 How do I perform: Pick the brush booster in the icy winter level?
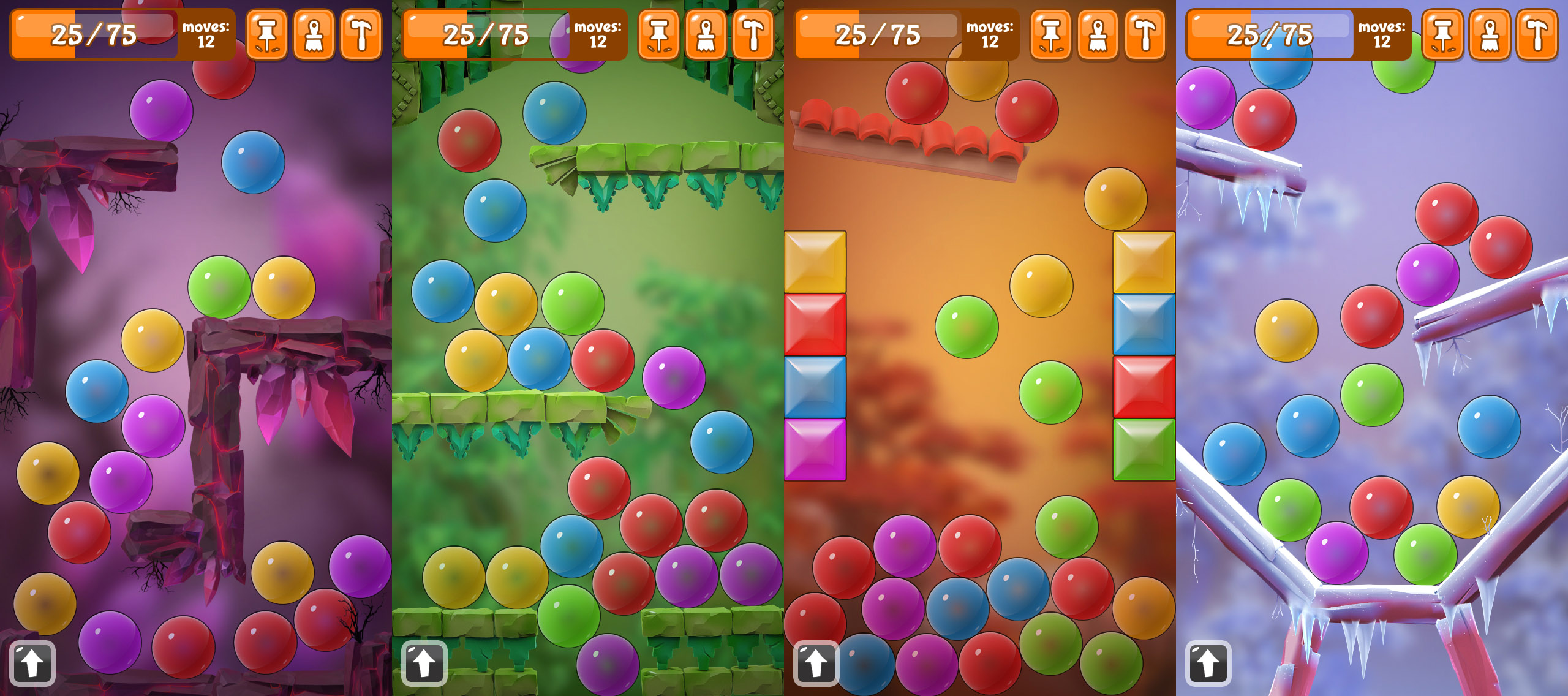click(x=1490, y=35)
